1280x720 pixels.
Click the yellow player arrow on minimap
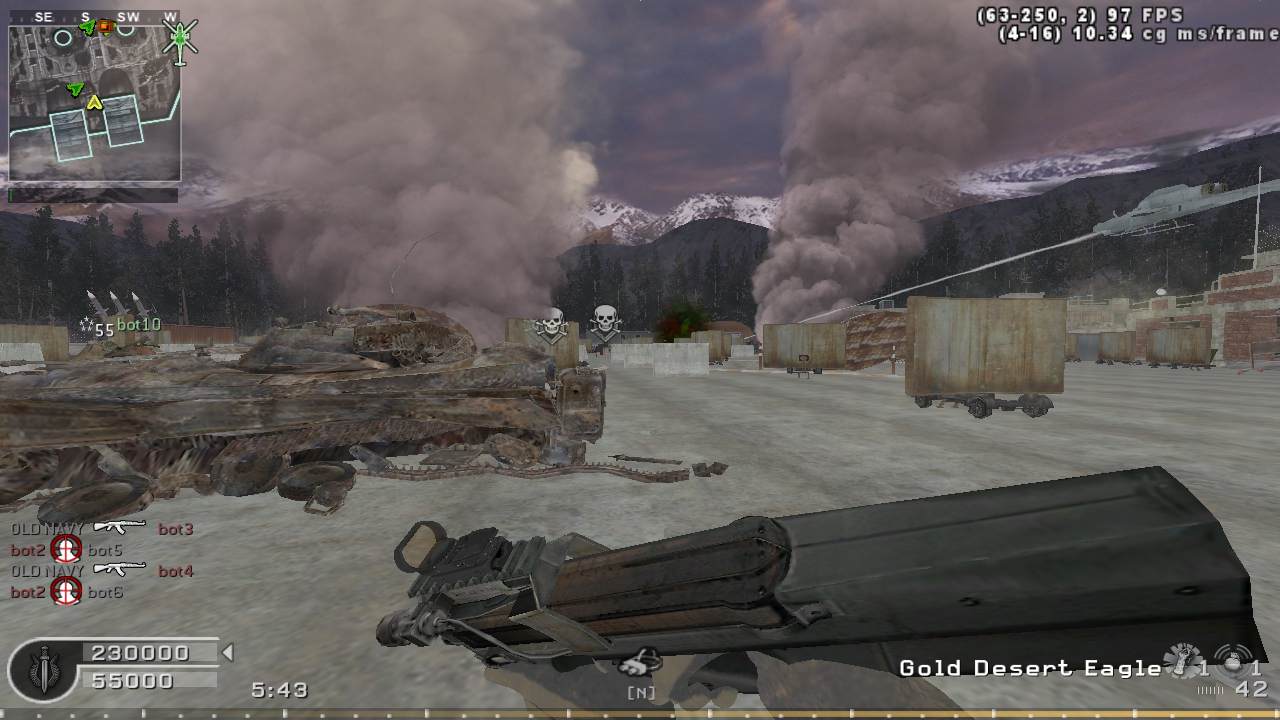point(95,102)
